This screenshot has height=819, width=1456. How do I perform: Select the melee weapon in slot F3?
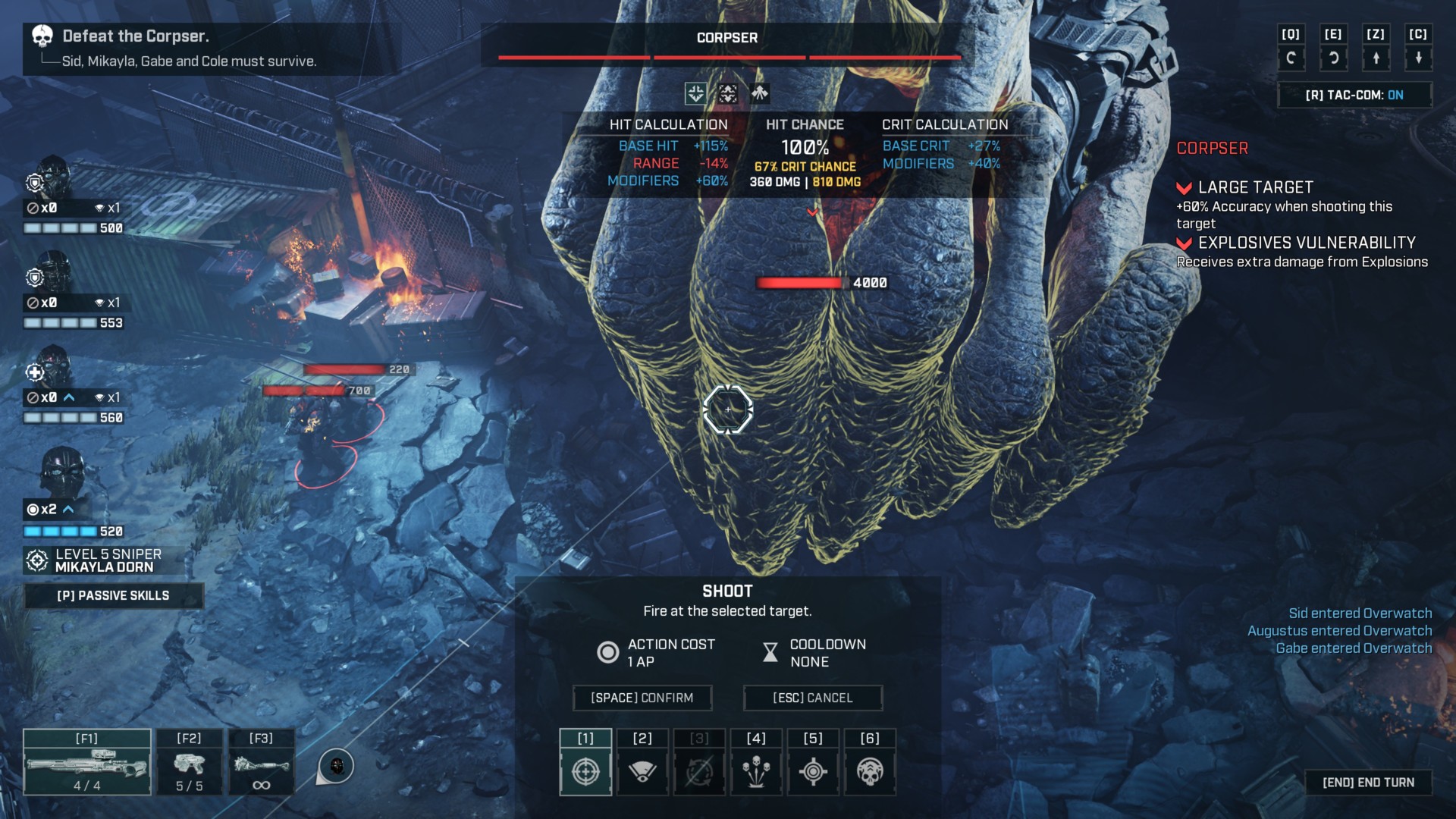(261, 762)
